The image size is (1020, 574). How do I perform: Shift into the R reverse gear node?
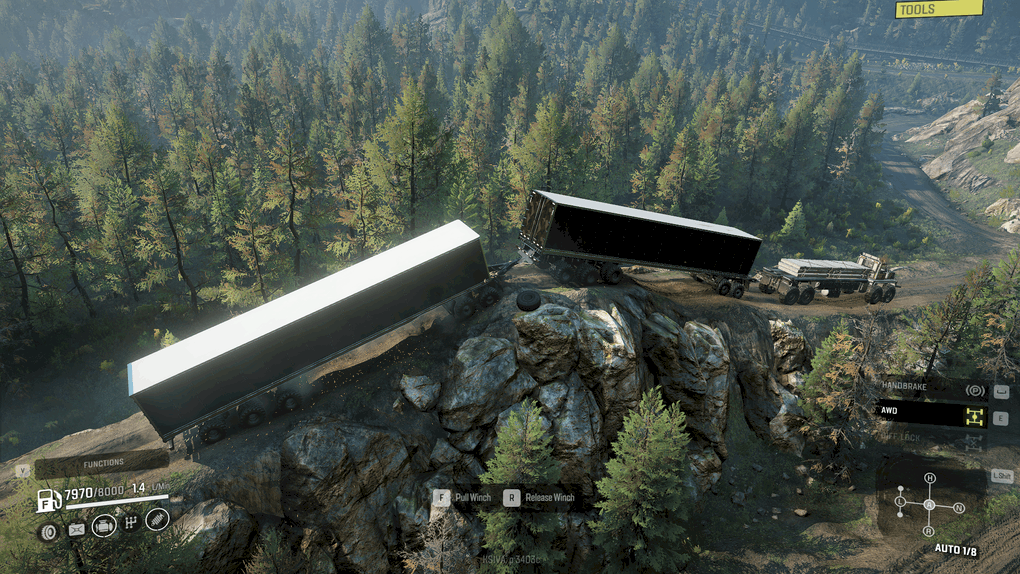[929, 530]
